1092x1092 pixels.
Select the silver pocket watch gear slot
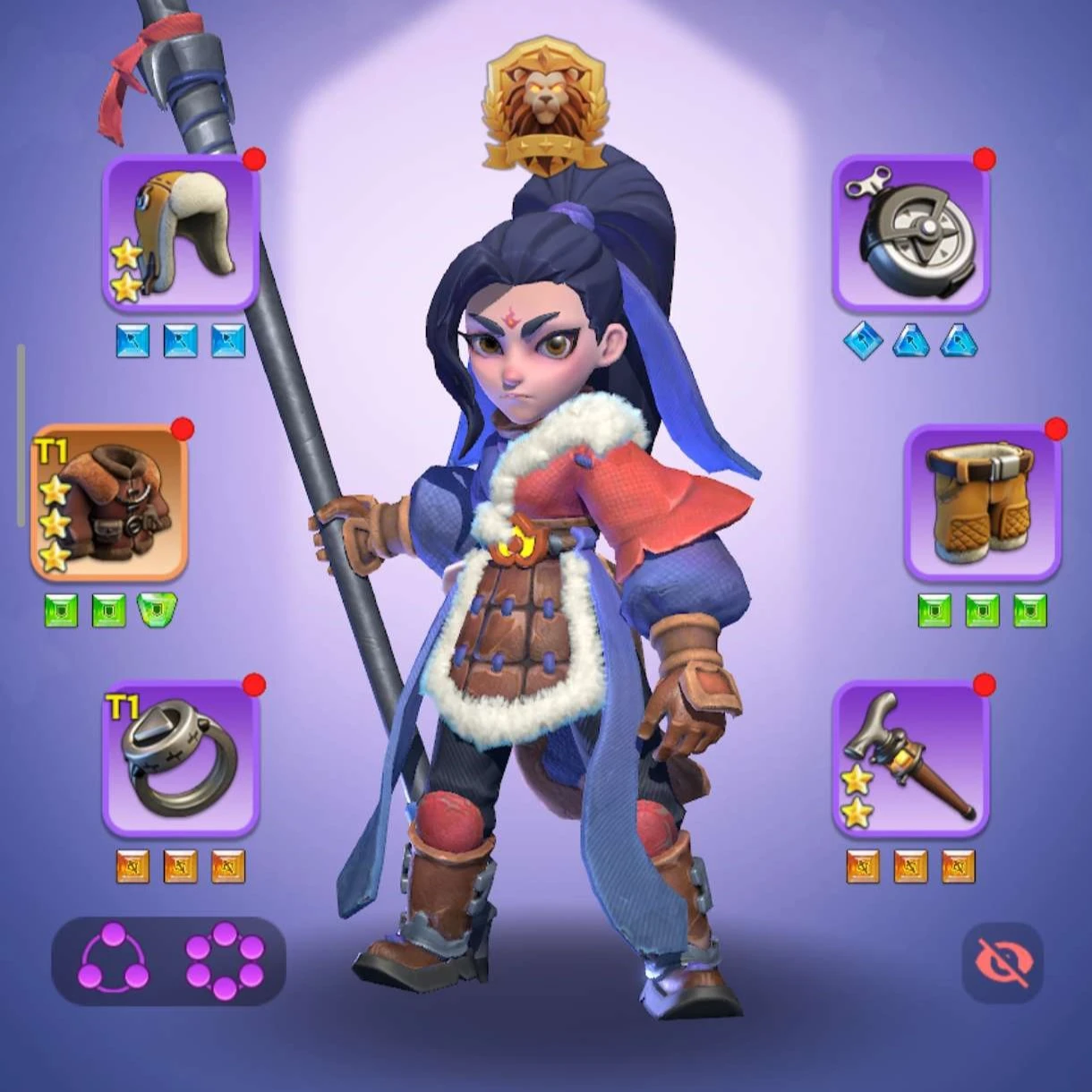tap(911, 233)
